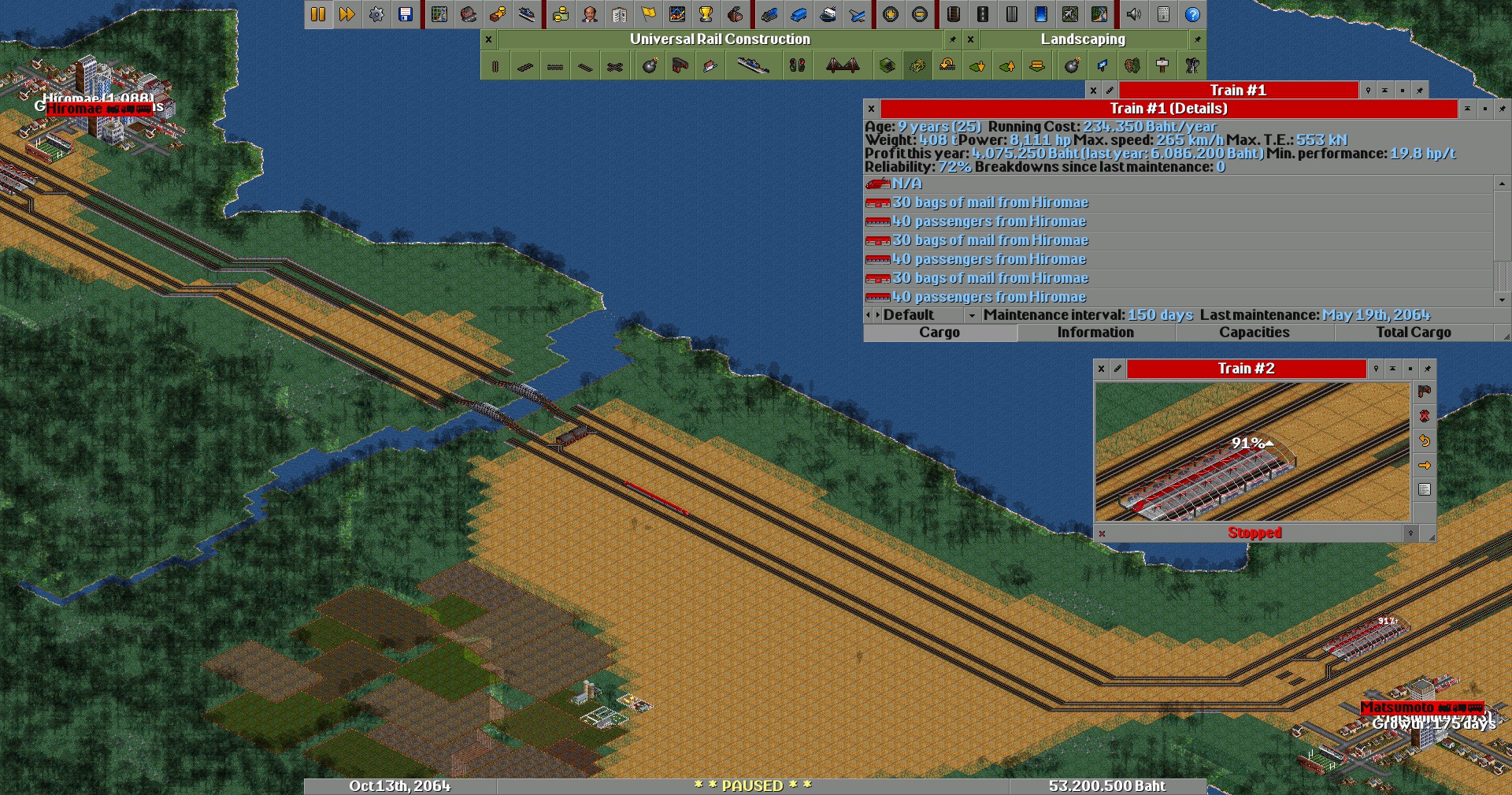Click the zoom in magnifier button
Screen dimensions: 1512x795
click(x=891, y=14)
